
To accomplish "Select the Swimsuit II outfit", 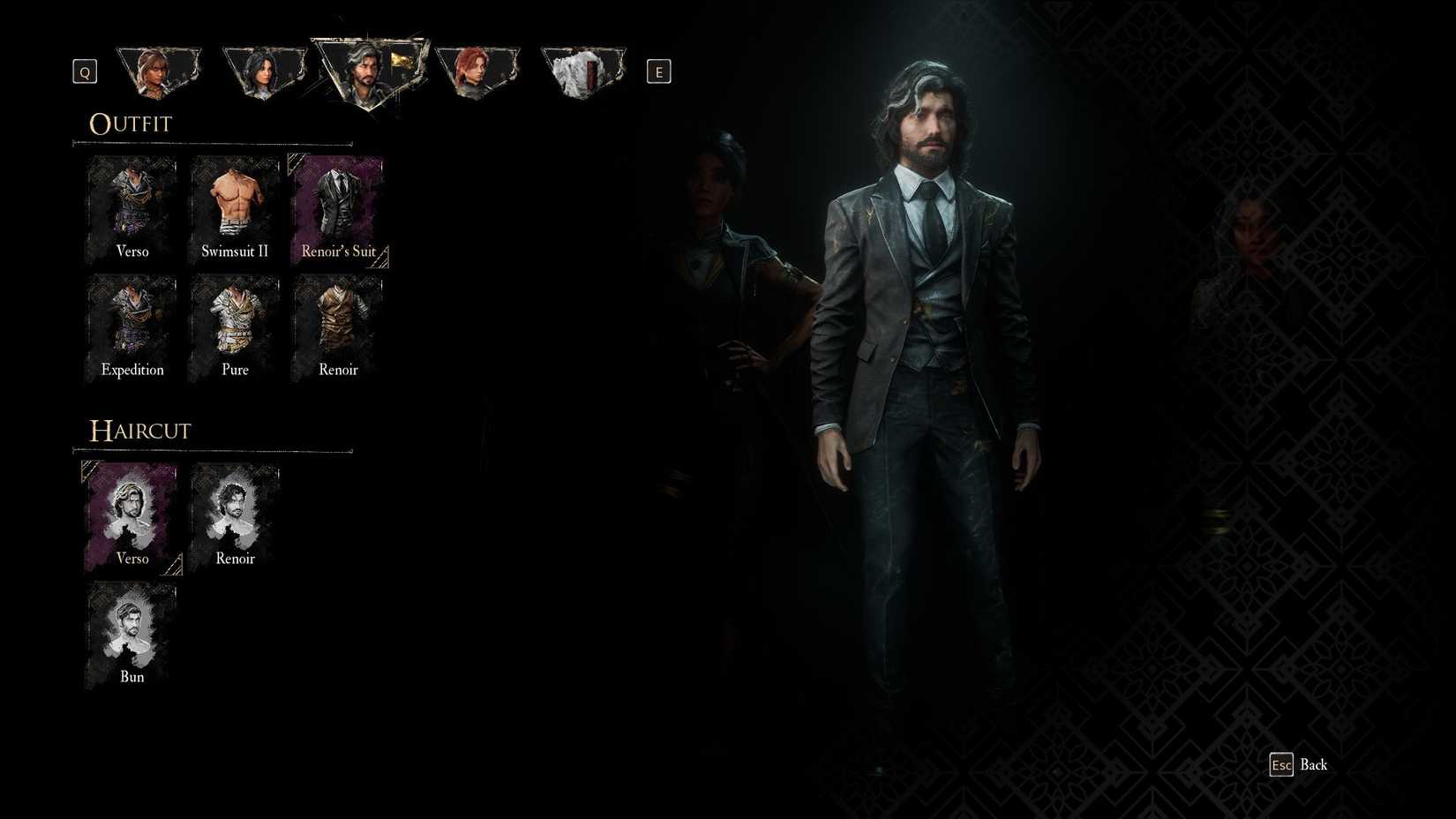I will (234, 207).
